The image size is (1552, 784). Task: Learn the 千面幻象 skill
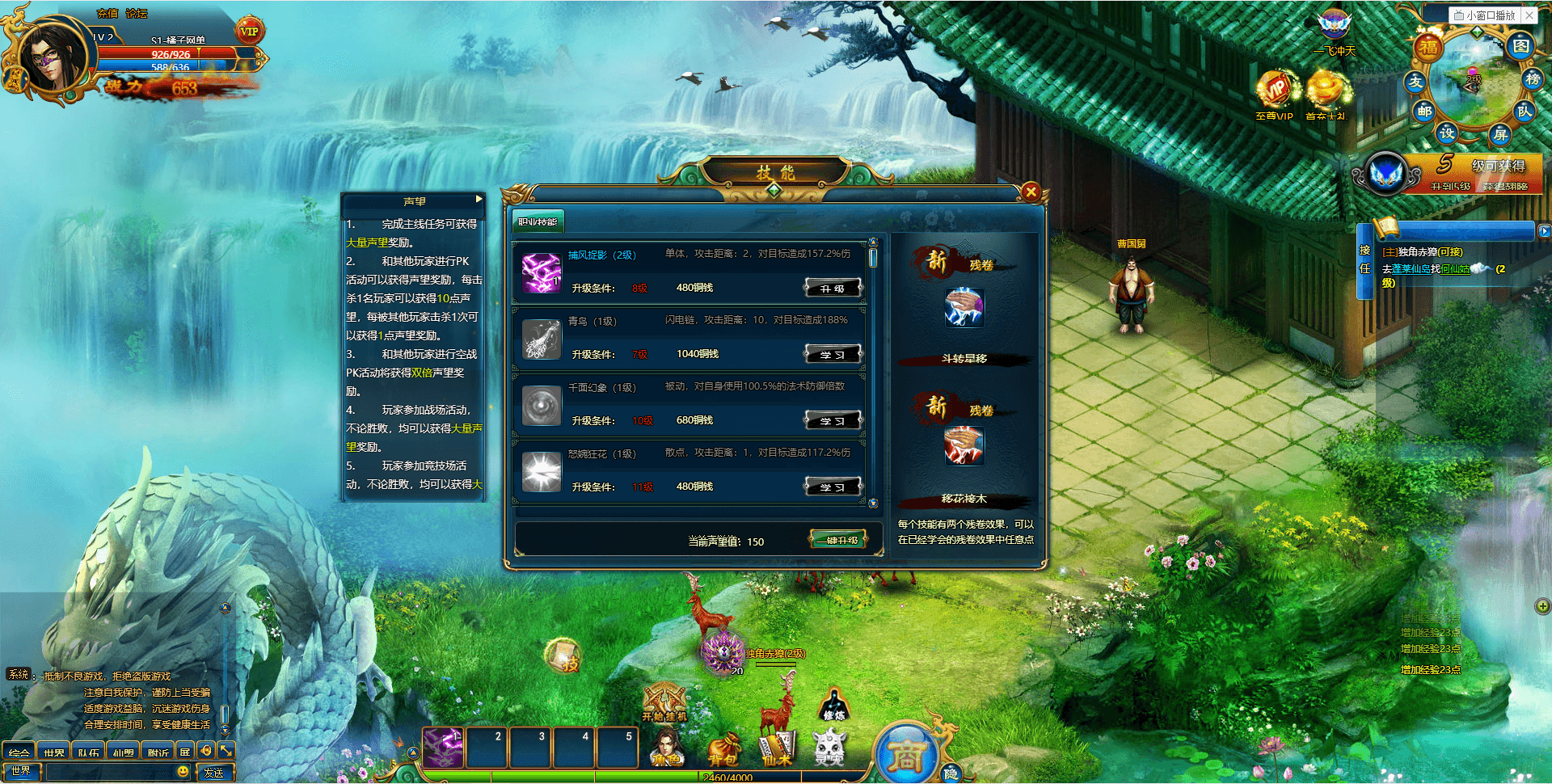click(x=833, y=420)
